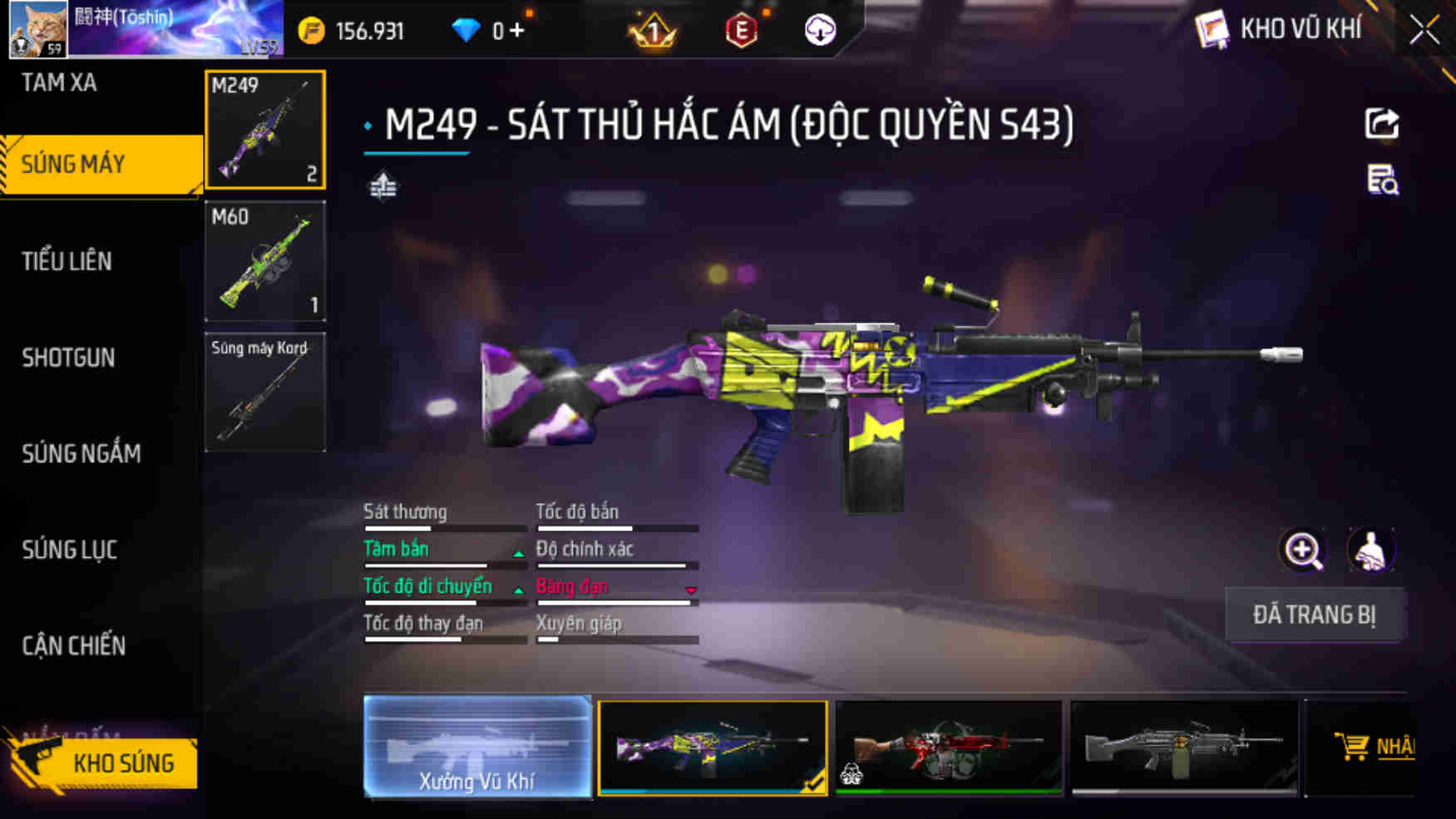Viewport: 1456px width, 819px height.
Task: Click the rank crown icon
Action: click(654, 30)
